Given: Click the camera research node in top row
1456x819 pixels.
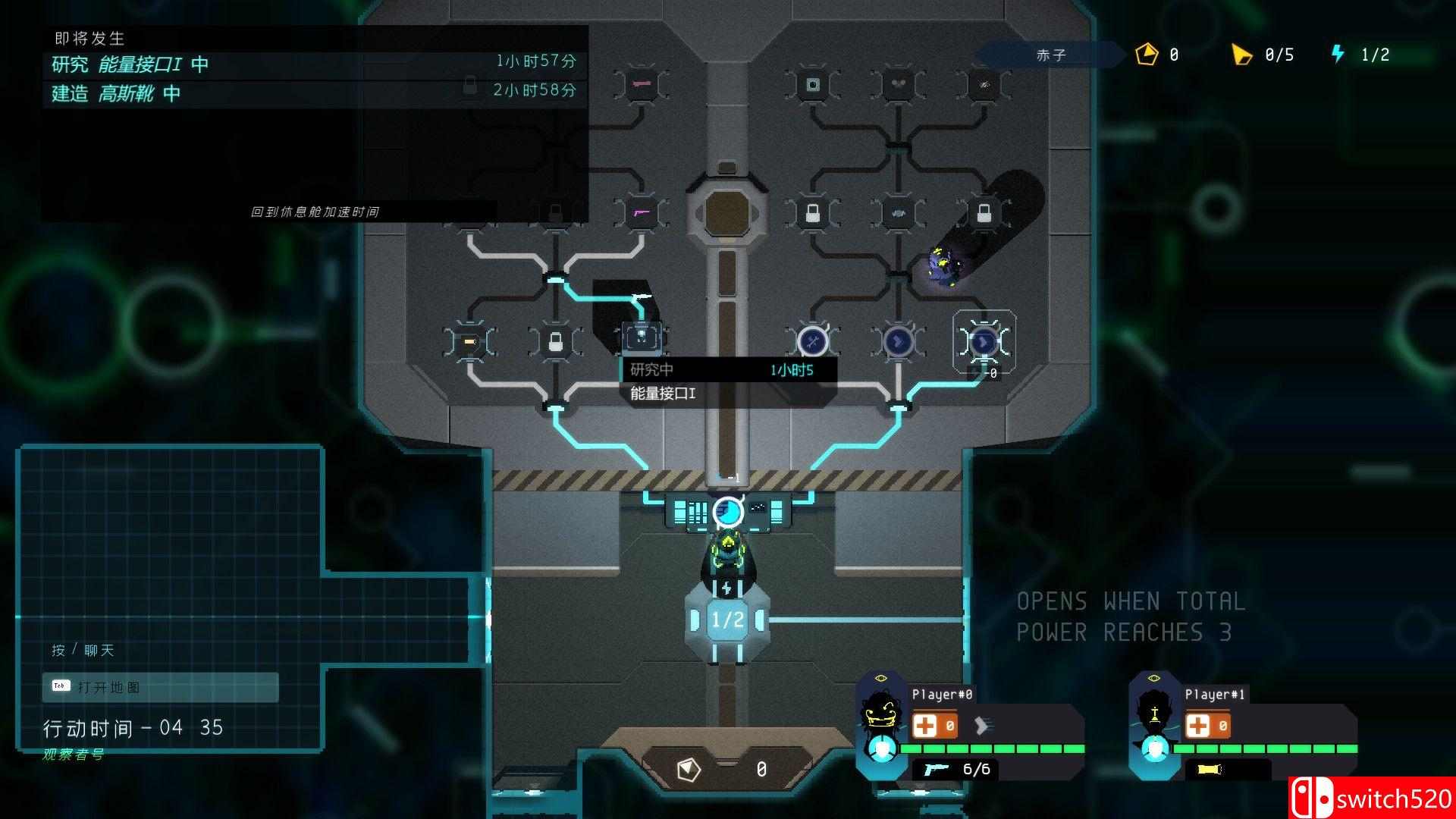Looking at the screenshot, I should coord(812,85).
